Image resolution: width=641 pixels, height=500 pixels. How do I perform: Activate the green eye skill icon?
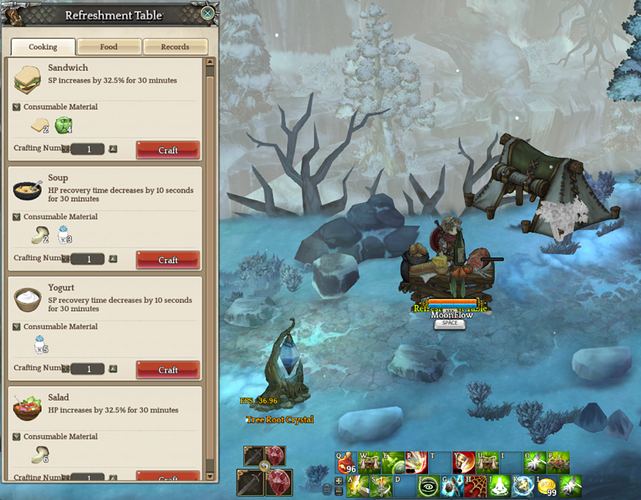pos(428,488)
